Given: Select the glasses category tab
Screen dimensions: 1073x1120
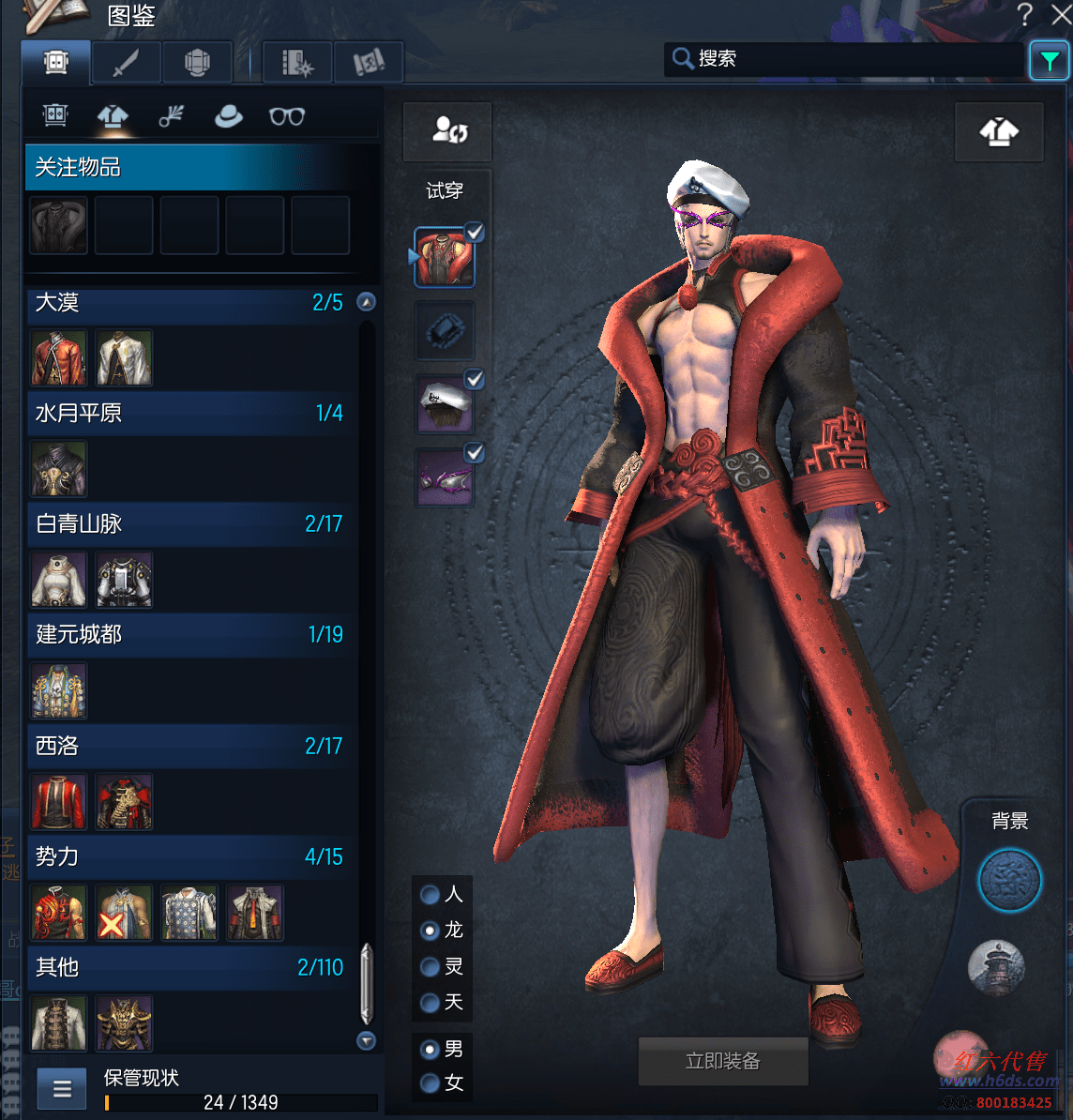Looking at the screenshot, I should click(x=286, y=116).
